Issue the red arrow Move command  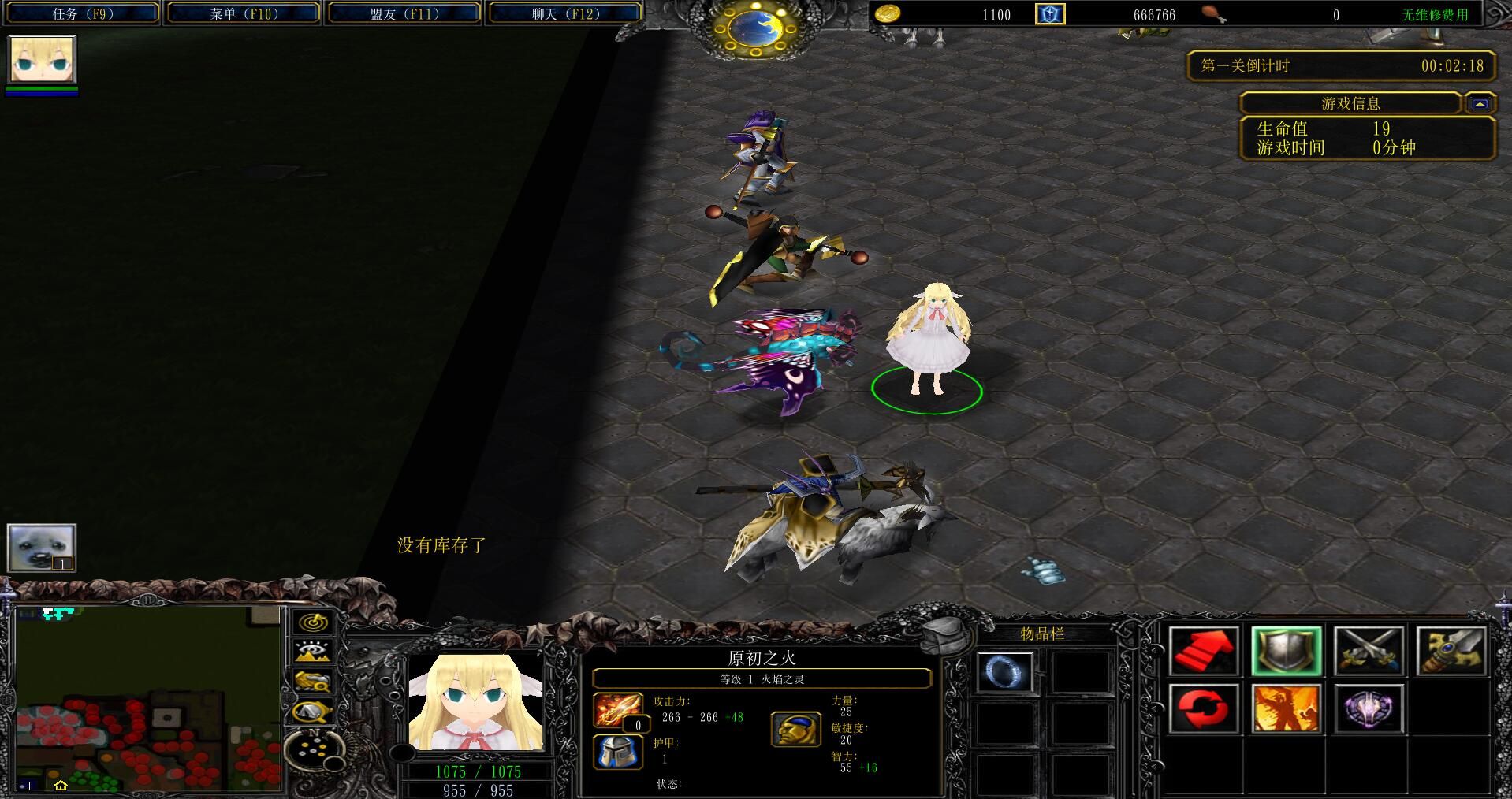pyautogui.click(x=1203, y=651)
